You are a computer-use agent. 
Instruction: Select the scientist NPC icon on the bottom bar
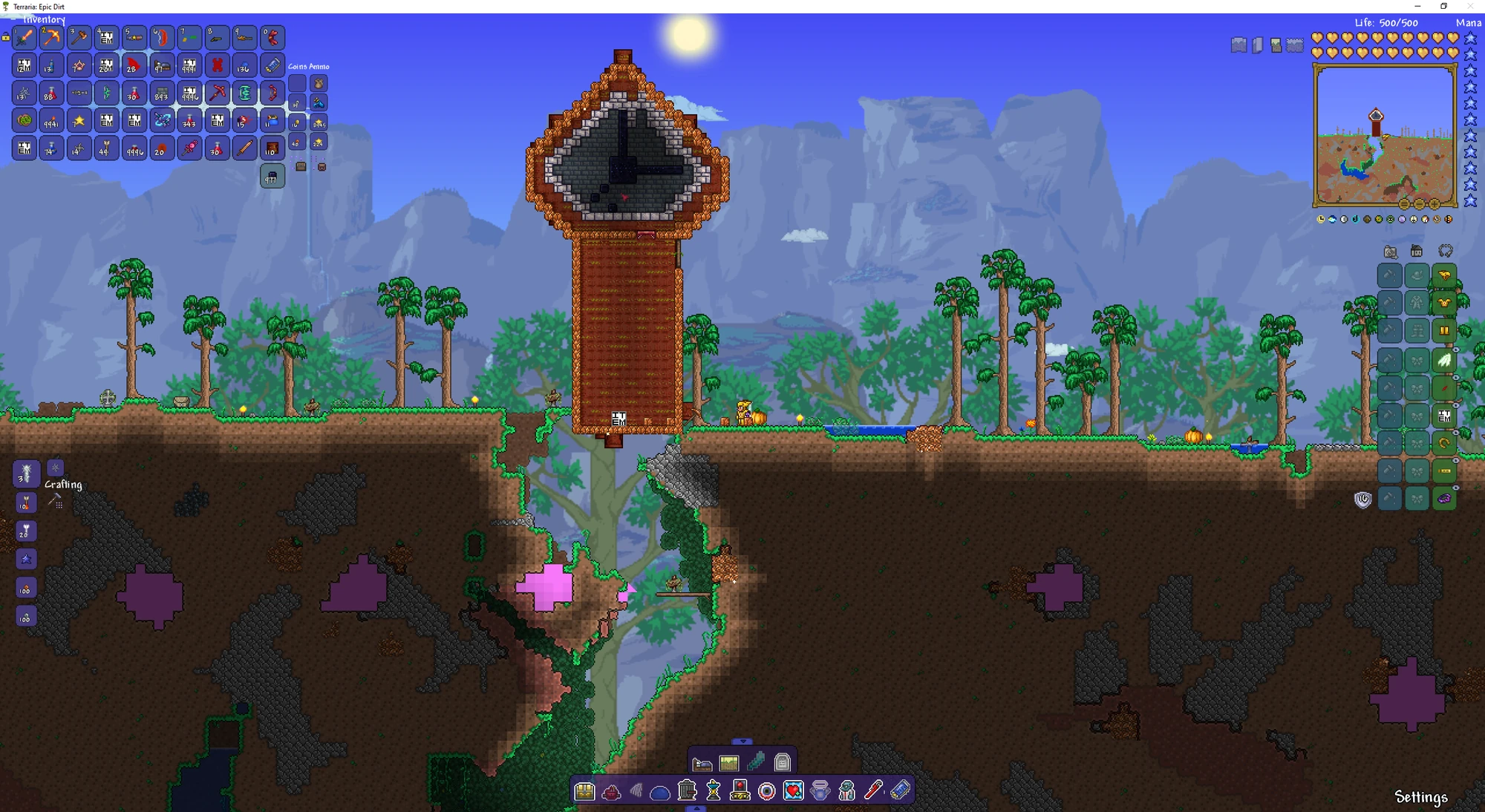846,791
